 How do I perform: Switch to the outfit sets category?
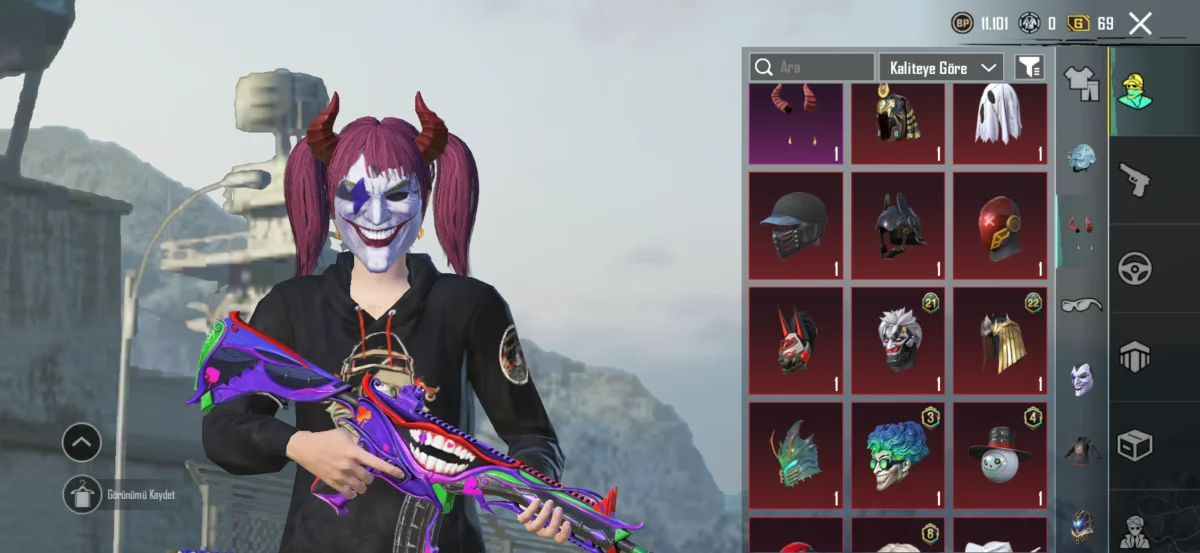pyautogui.click(x=1082, y=82)
